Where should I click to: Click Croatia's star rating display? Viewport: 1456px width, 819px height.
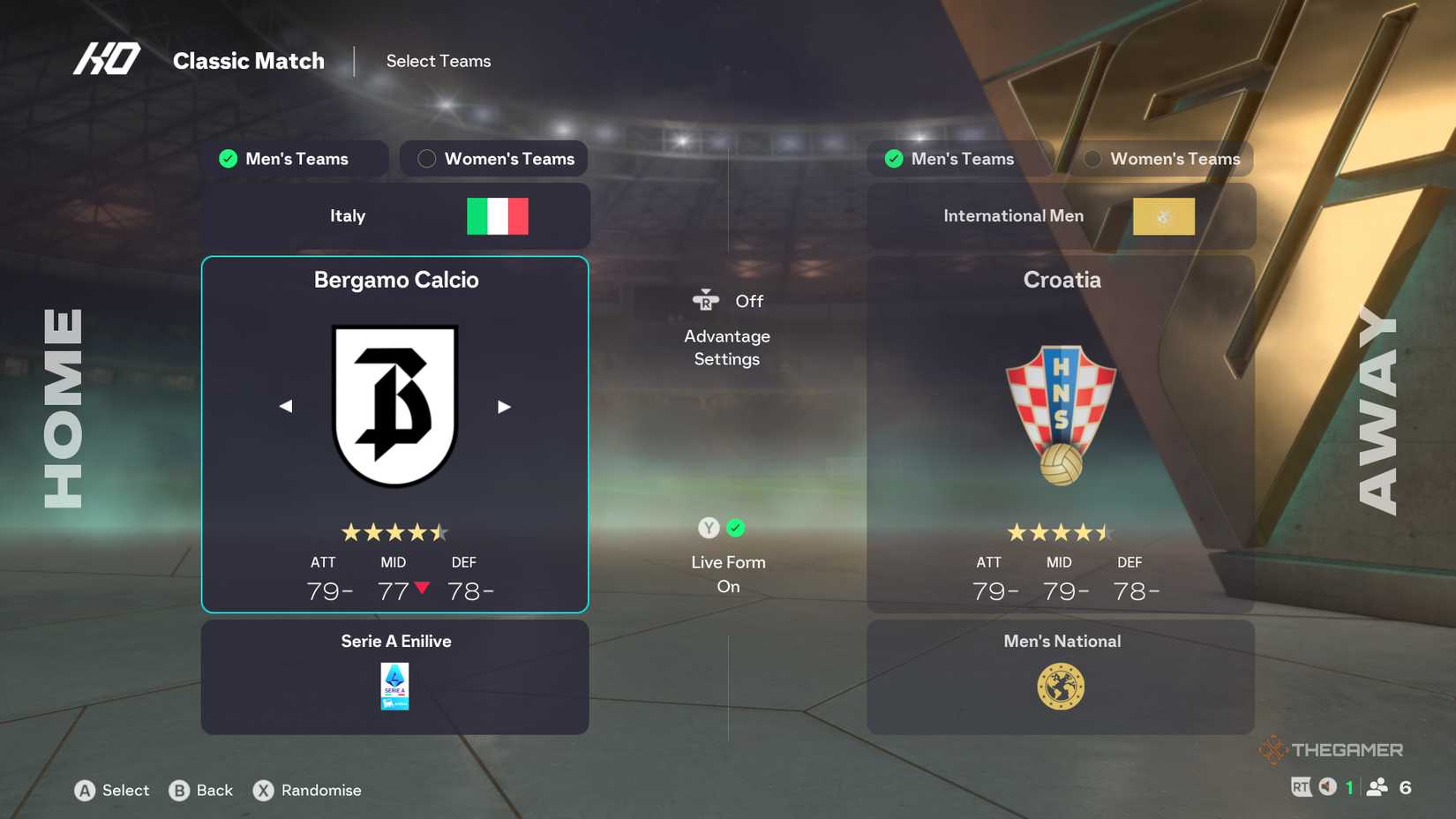1061,532
